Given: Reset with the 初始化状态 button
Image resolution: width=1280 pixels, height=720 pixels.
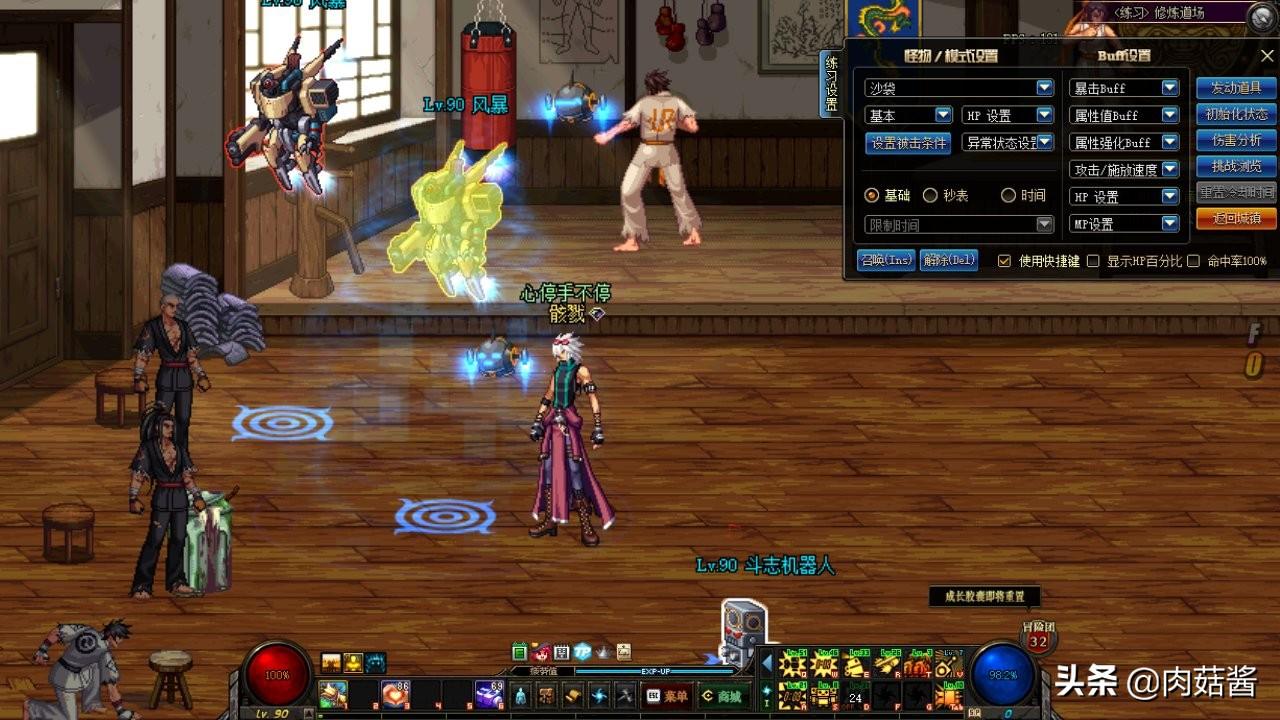Looking at the screenshot, I should (1236, 114).
